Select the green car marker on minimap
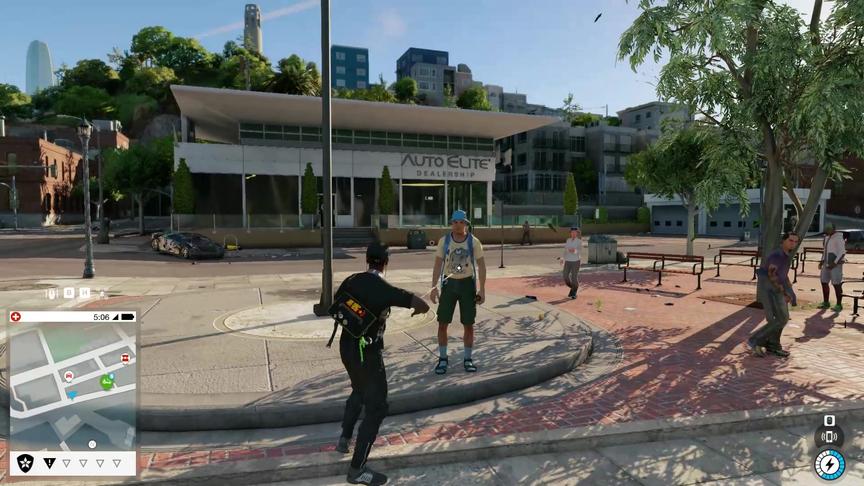 click(x=106, y=381)
